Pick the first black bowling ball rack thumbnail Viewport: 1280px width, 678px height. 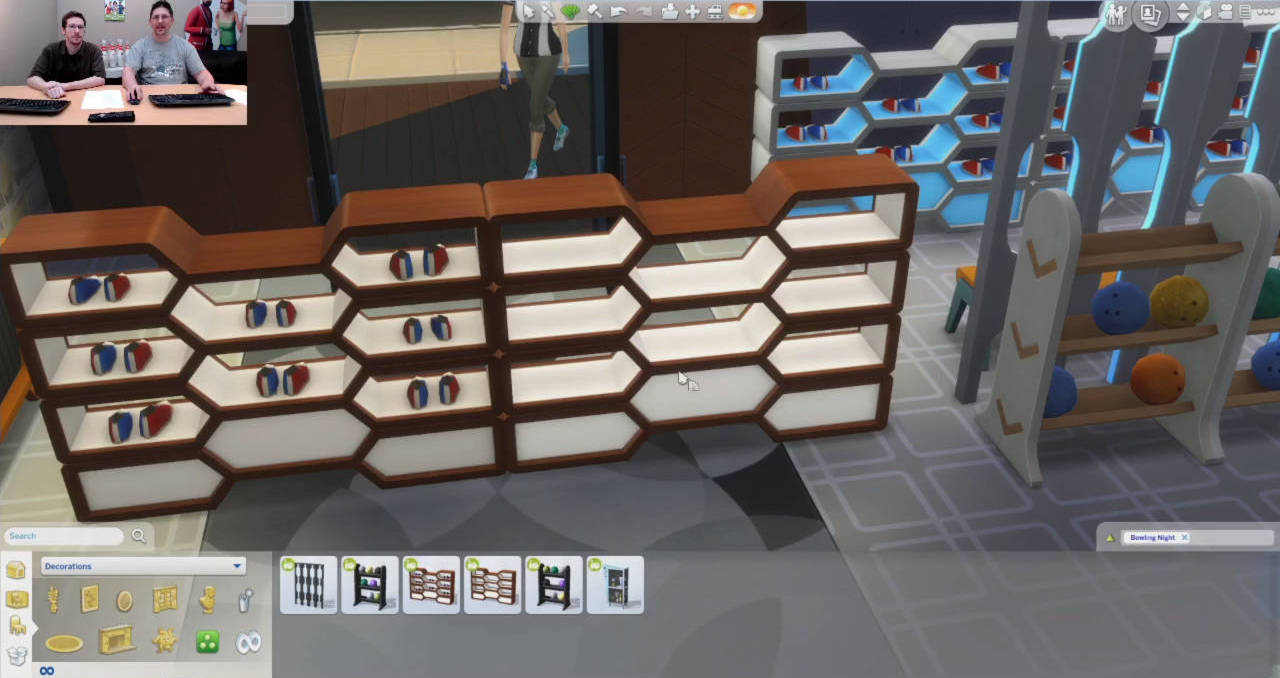(x=369, y=585)
